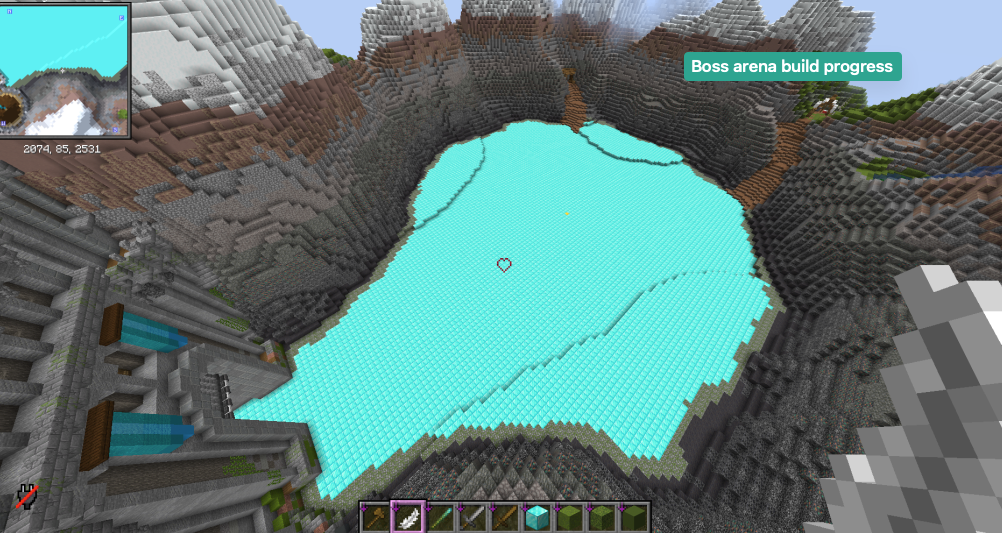Select the diamond block hotbar slot

click(537, 517)
